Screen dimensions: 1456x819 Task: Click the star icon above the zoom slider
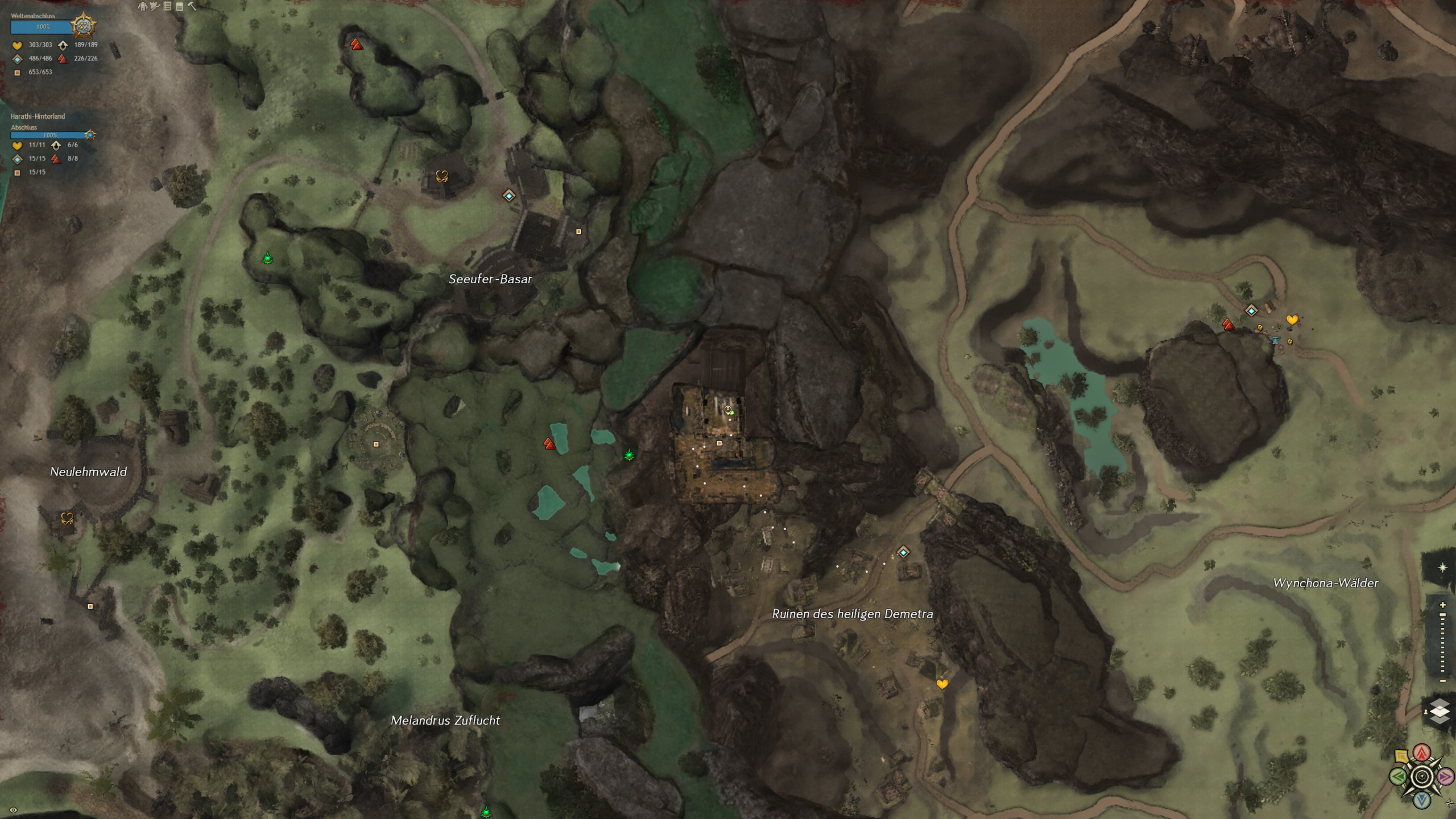pos(1442,568)
